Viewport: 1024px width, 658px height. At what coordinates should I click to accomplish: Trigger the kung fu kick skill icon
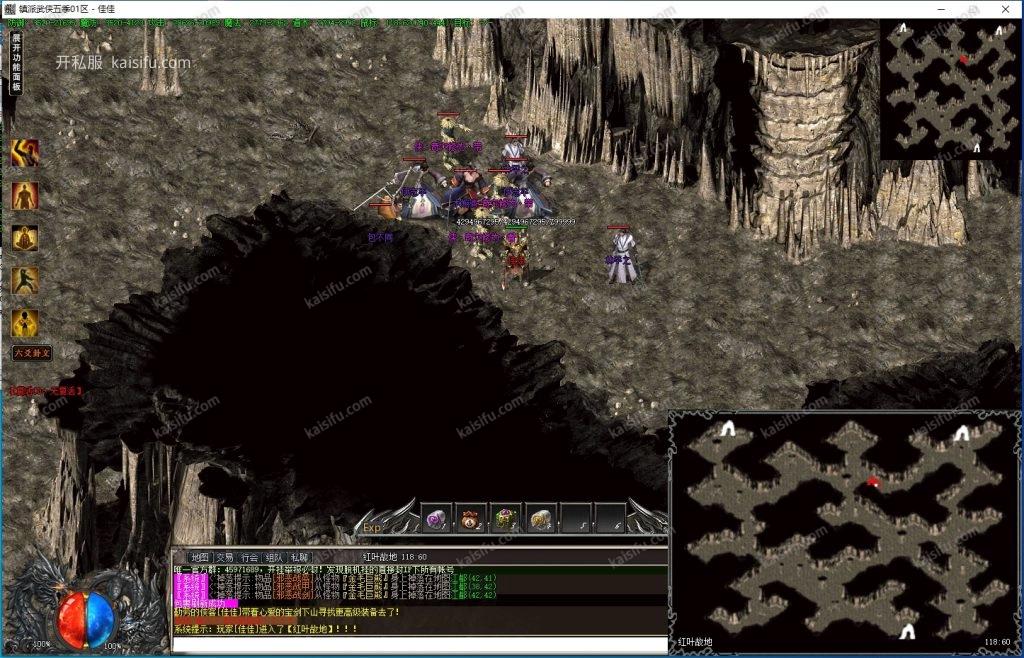point(25,281)
